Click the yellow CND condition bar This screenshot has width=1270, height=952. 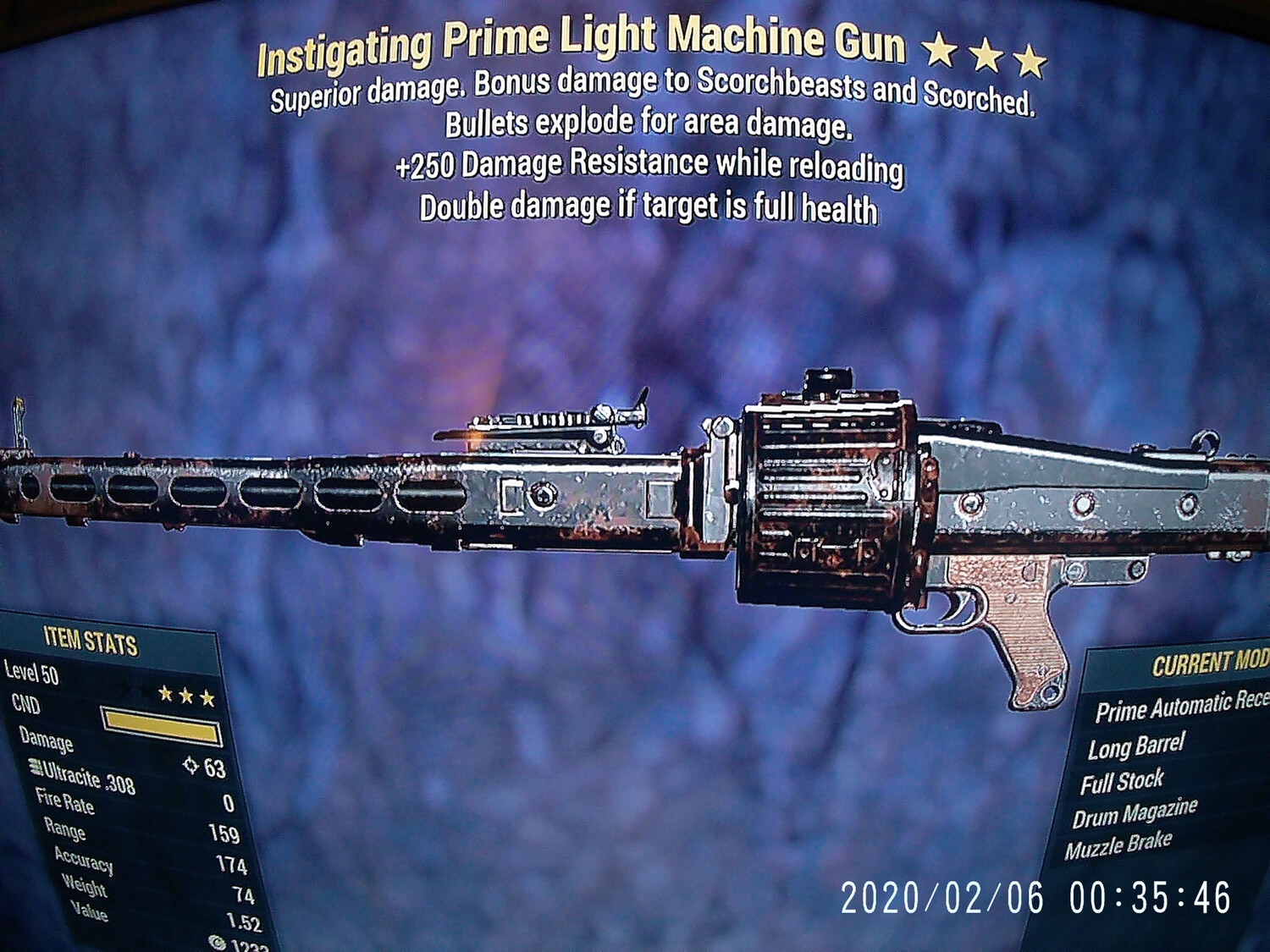[x=161, y=723]
